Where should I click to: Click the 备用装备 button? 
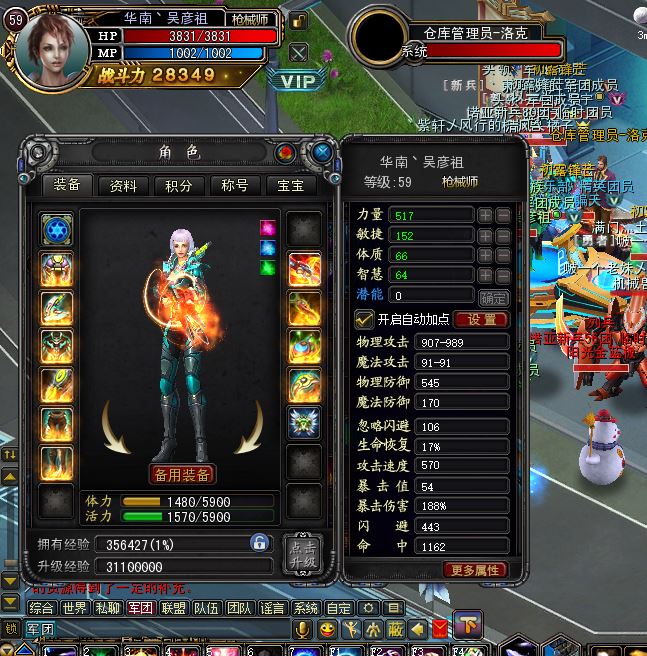(x=183, y=473)
